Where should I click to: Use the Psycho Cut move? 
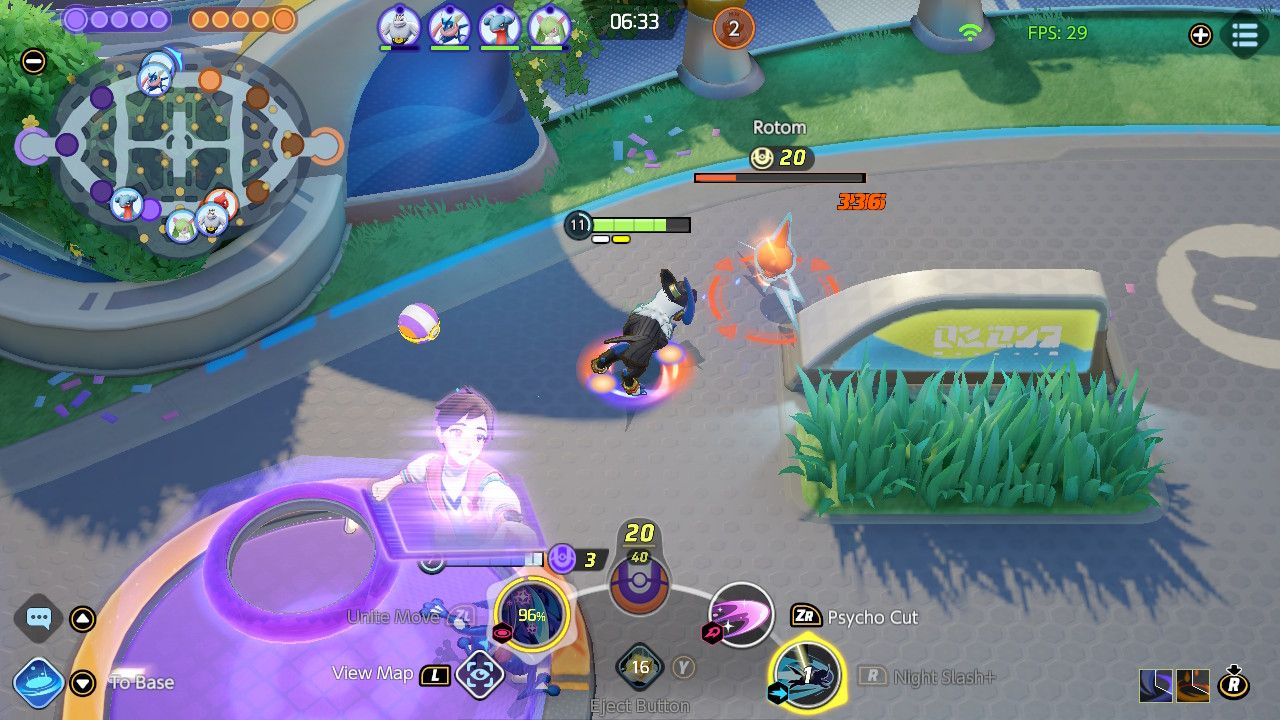point(741,614)
